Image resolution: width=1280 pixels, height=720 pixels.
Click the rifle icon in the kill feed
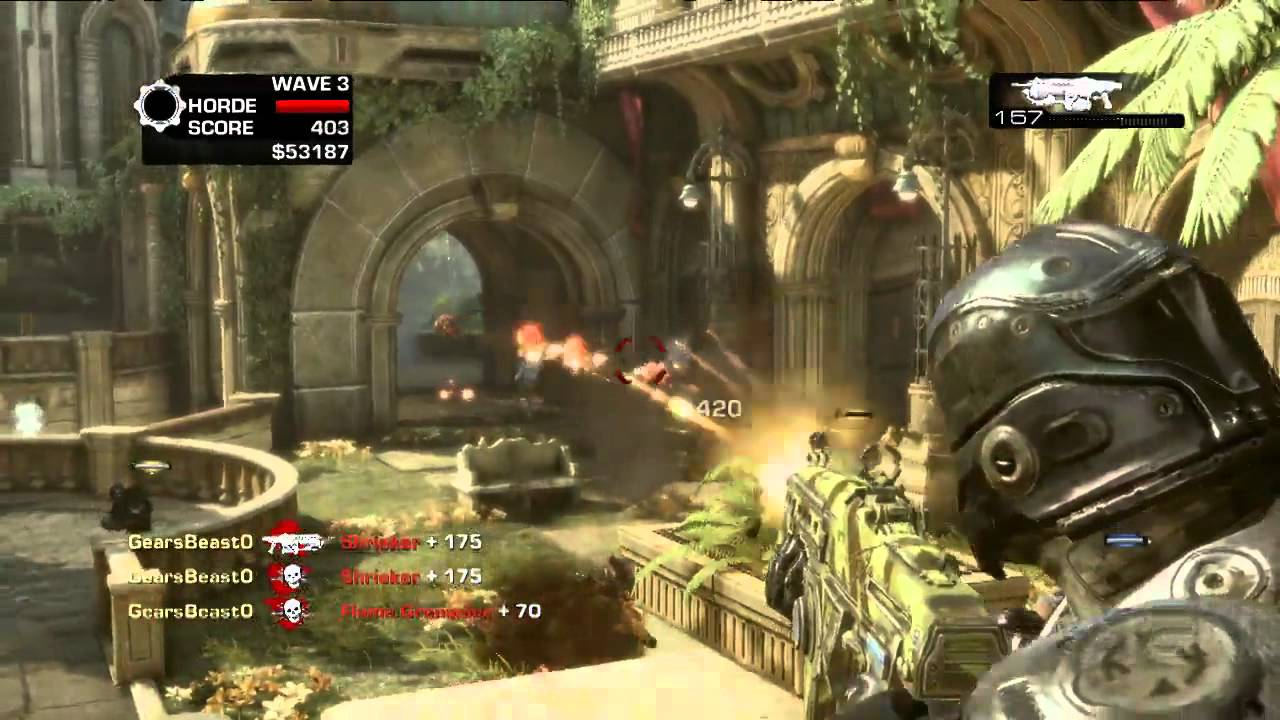click(x=293, y=542)
